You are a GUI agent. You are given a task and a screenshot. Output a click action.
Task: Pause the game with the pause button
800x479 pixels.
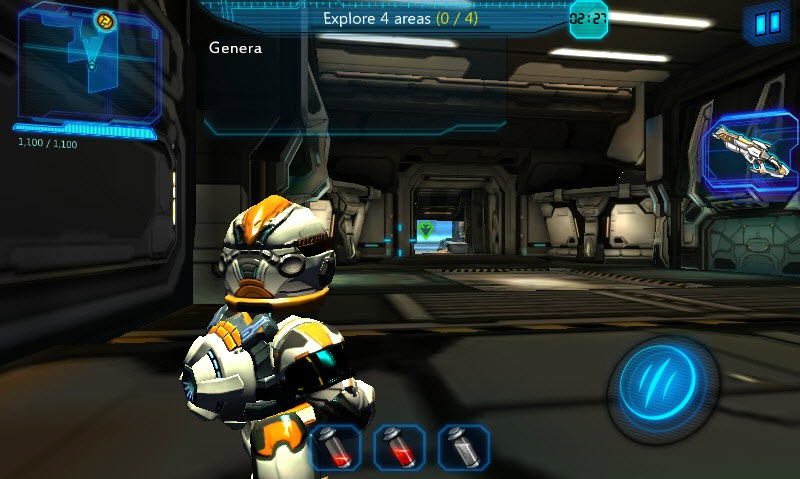[767, 24]
